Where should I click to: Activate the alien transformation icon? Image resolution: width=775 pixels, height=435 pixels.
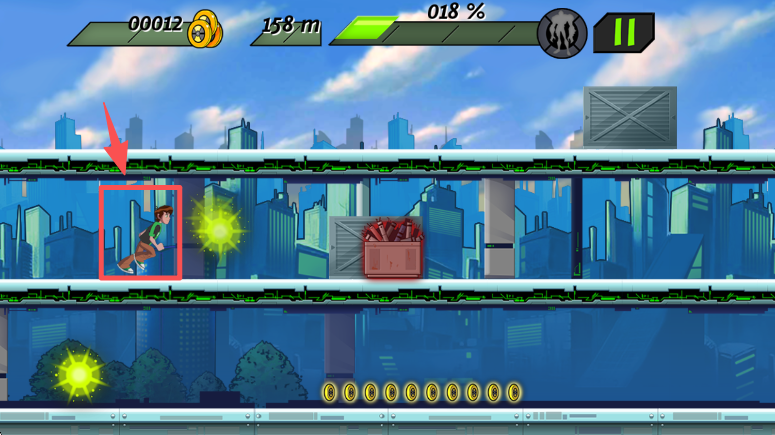point(562,34)
